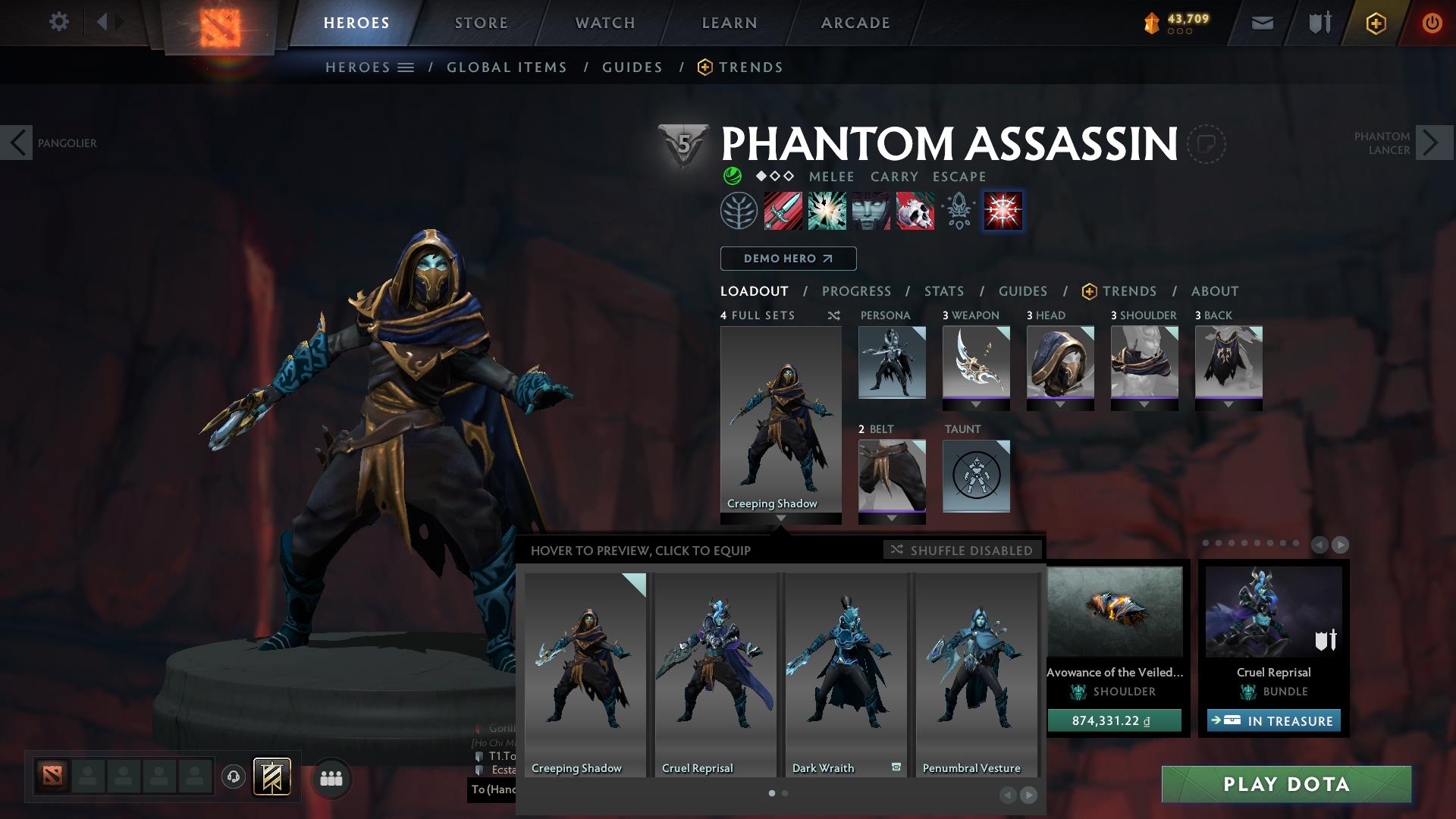Switch to the ARCADE tab in the top bar
This screenshot has width=1456, height=819.
[x=854, y=22]
